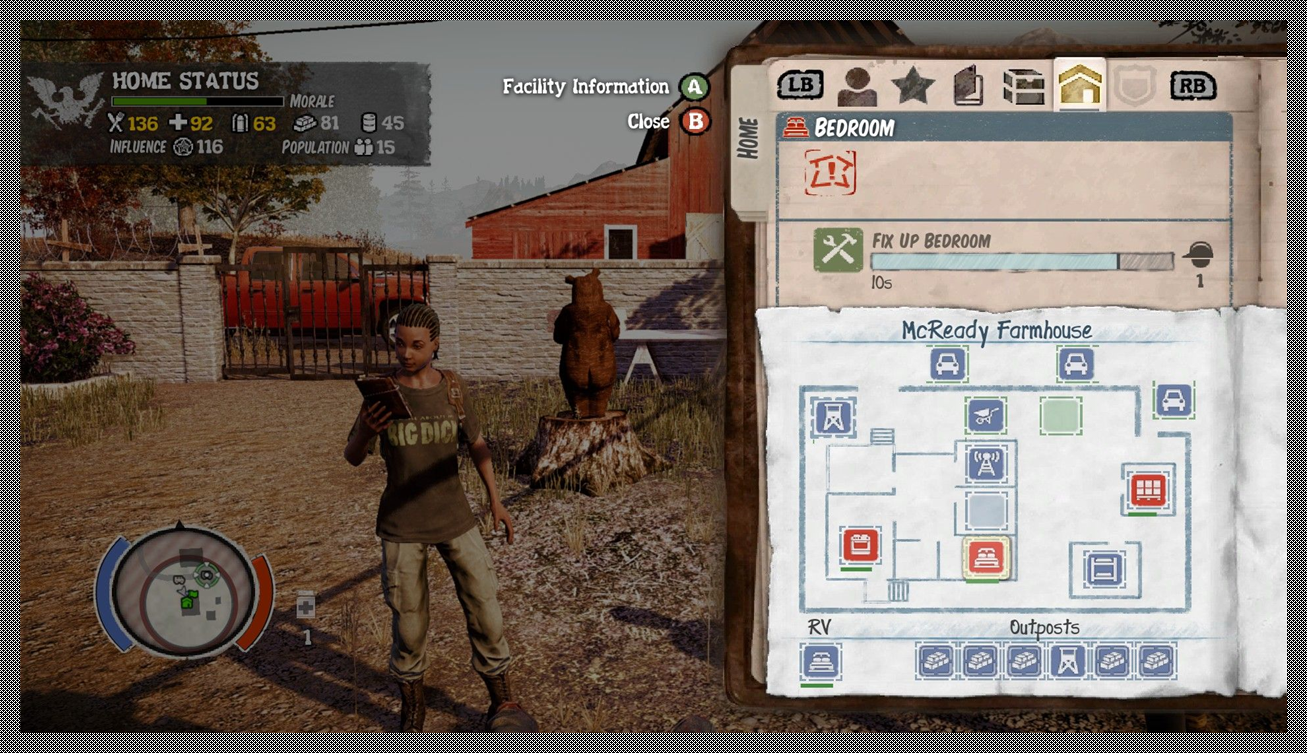The height and width of the screenshot is (753, 1307).
Task: Select the red storage shelves facility
Action: pyautogui.click(x=1145, y=489)
